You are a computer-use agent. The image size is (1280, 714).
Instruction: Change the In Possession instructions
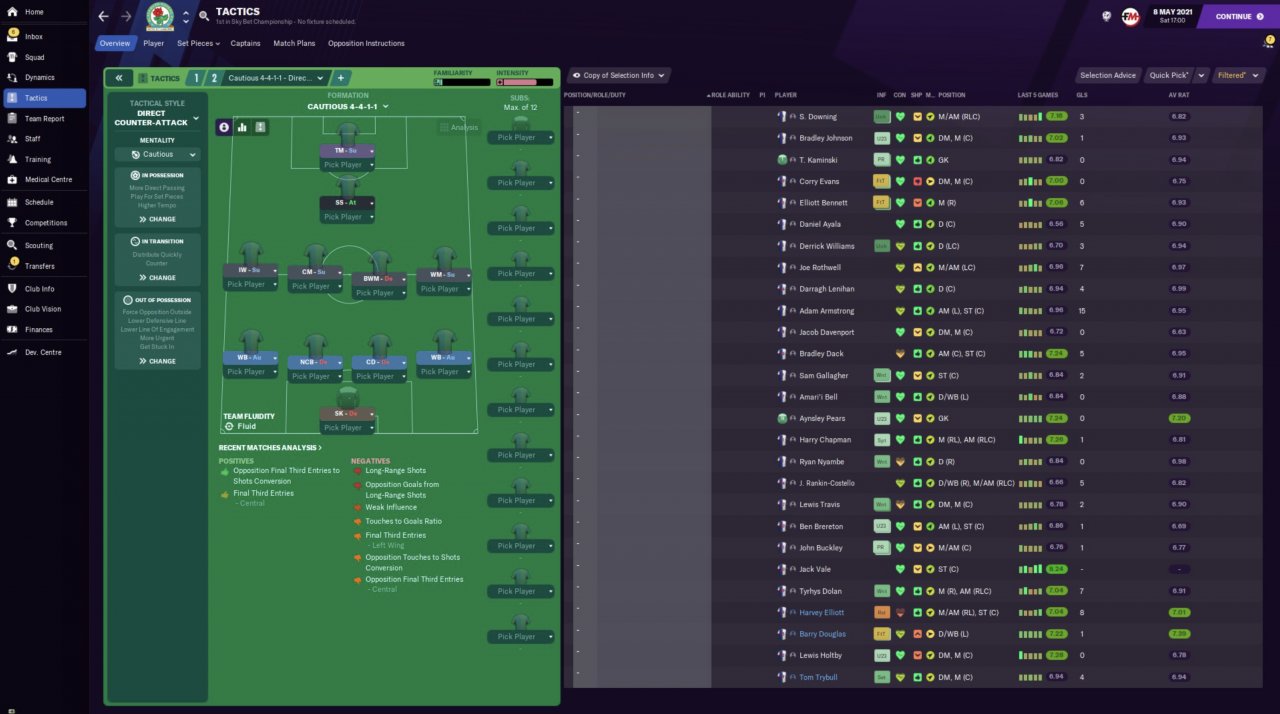pyautogui.click(x=157, y=219)
